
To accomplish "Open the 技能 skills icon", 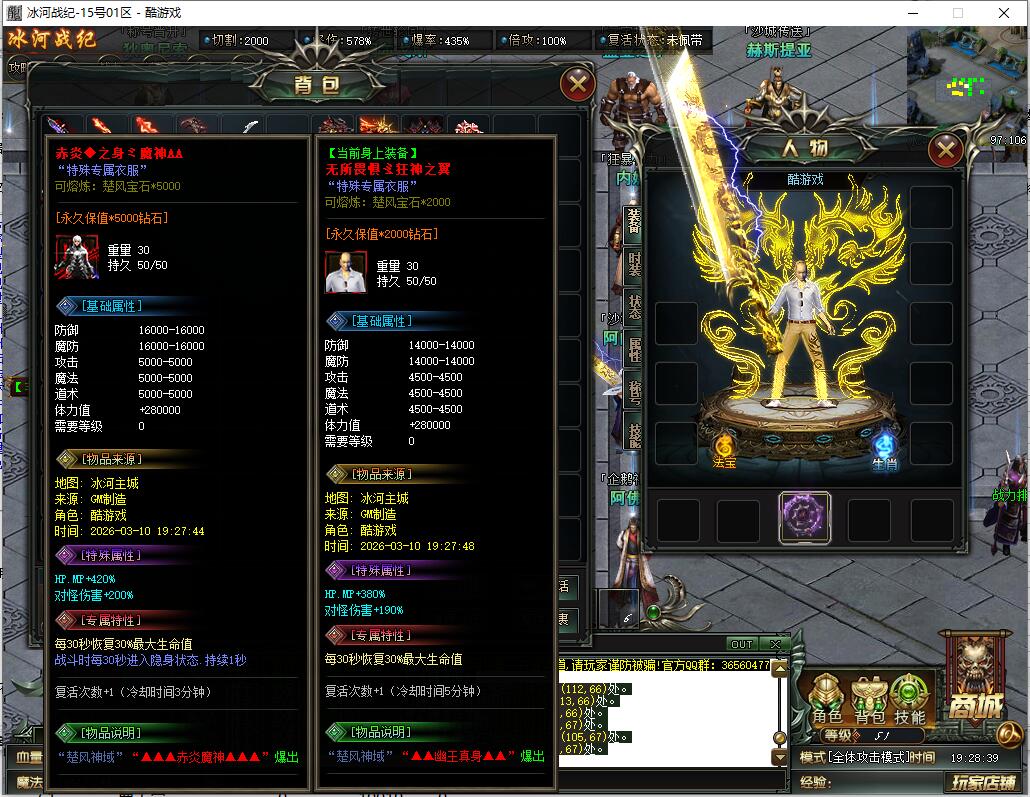I will point(909,692).
